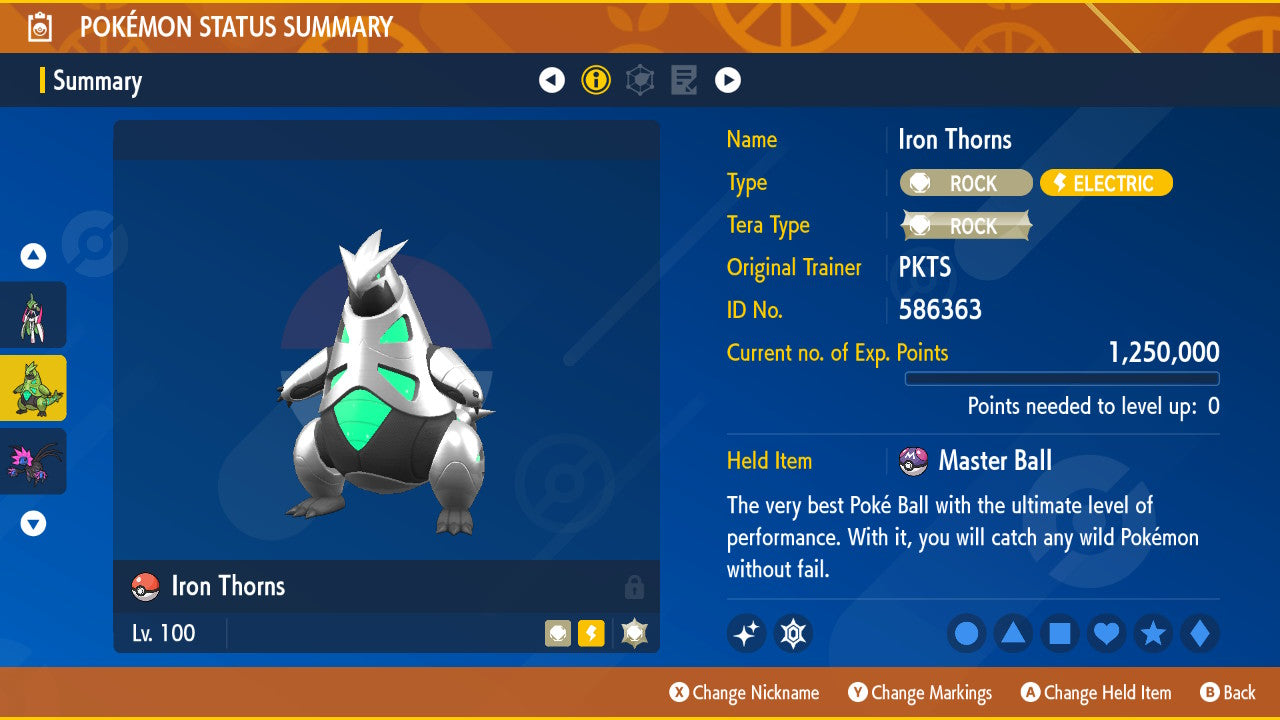Toggle the heart marking
This screenshot has height=720, width=1280.
[x=1106, y=633]
